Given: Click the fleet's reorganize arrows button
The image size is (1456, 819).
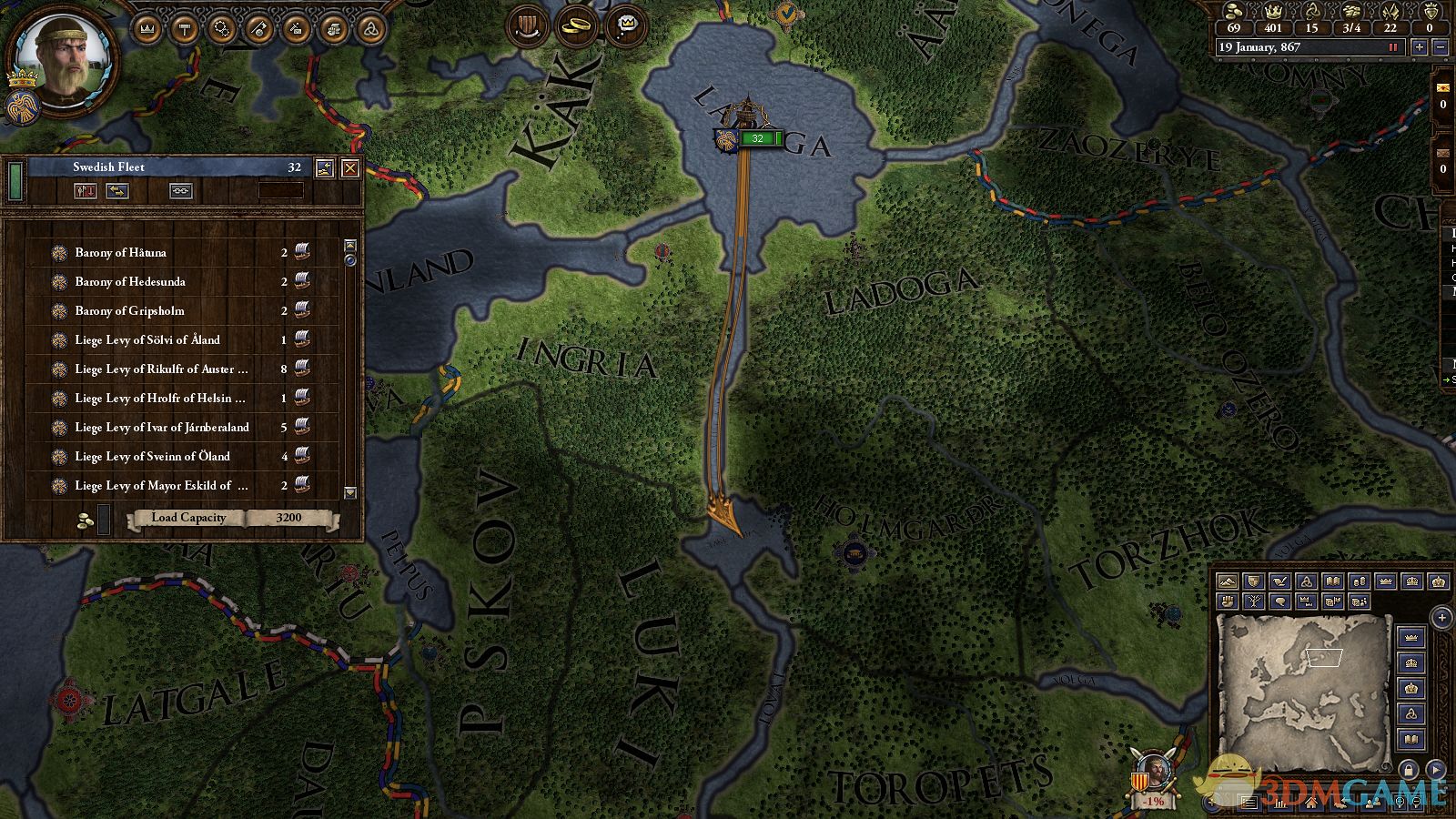Looking at the screenshot, I should pyautogui.click(x=117, y=191).
